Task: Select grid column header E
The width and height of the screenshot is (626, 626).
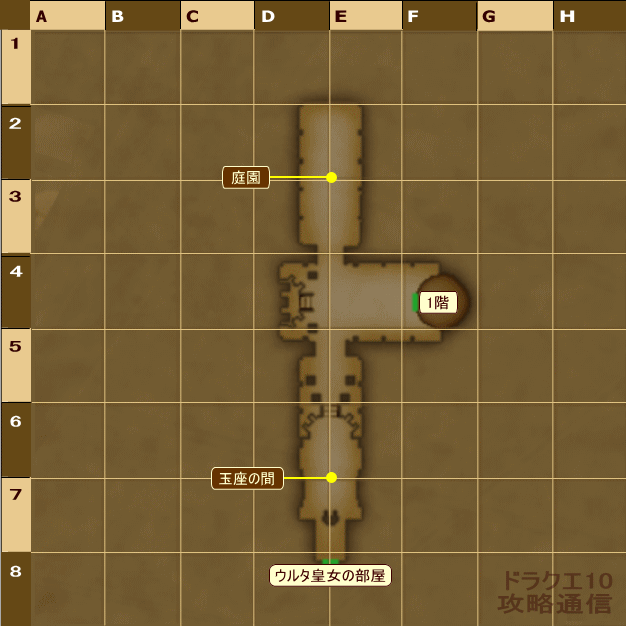Action: 366,15
